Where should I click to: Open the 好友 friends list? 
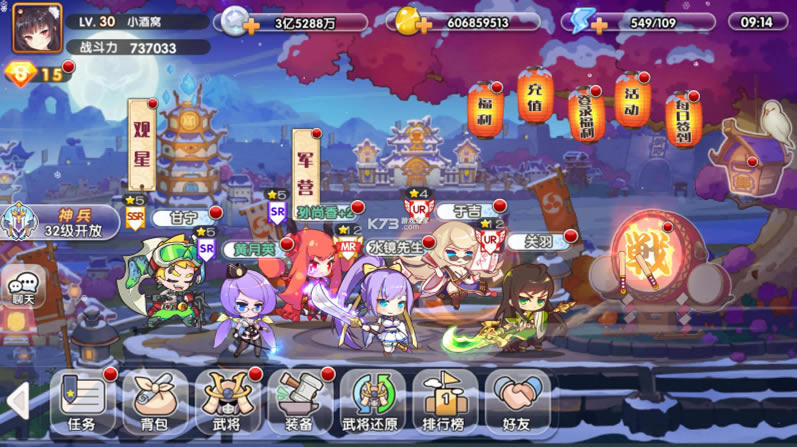click(518, 402)
